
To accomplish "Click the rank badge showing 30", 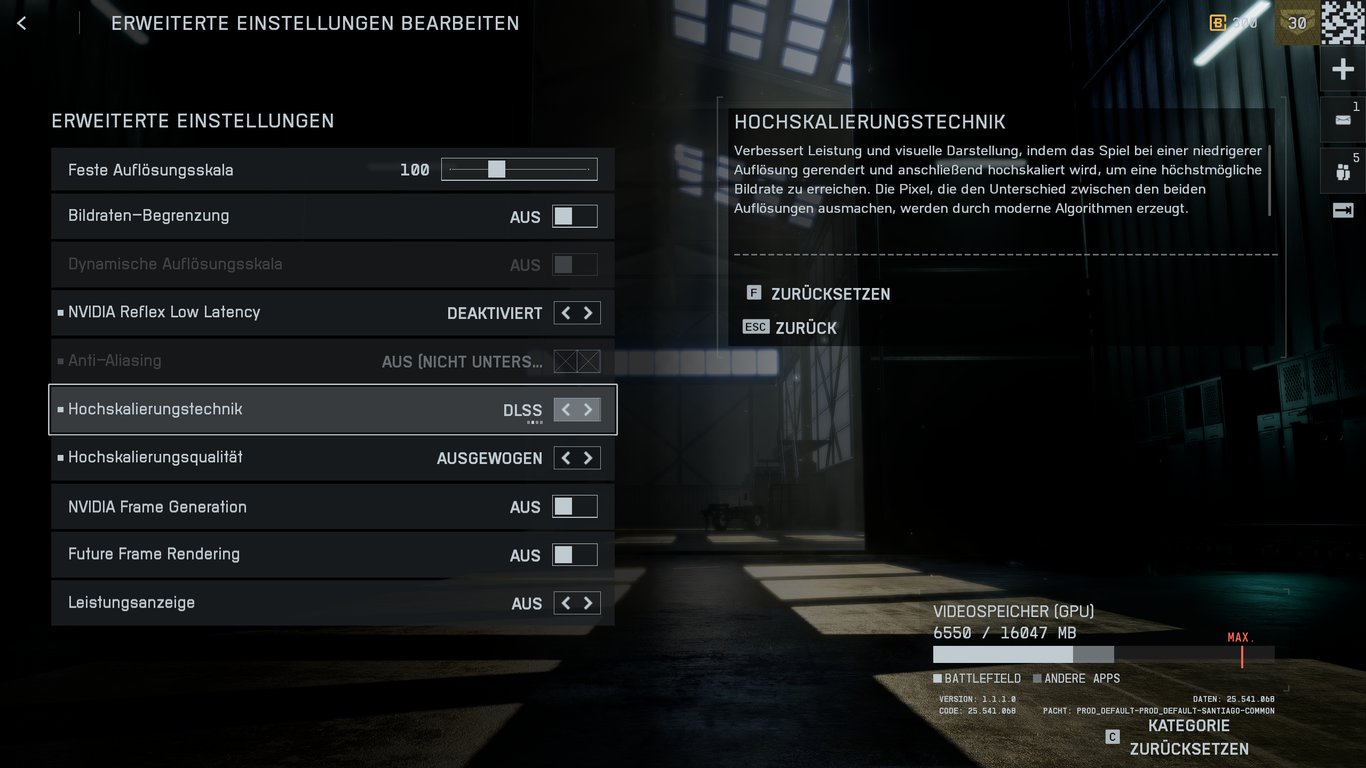I will pos(1295,21).
